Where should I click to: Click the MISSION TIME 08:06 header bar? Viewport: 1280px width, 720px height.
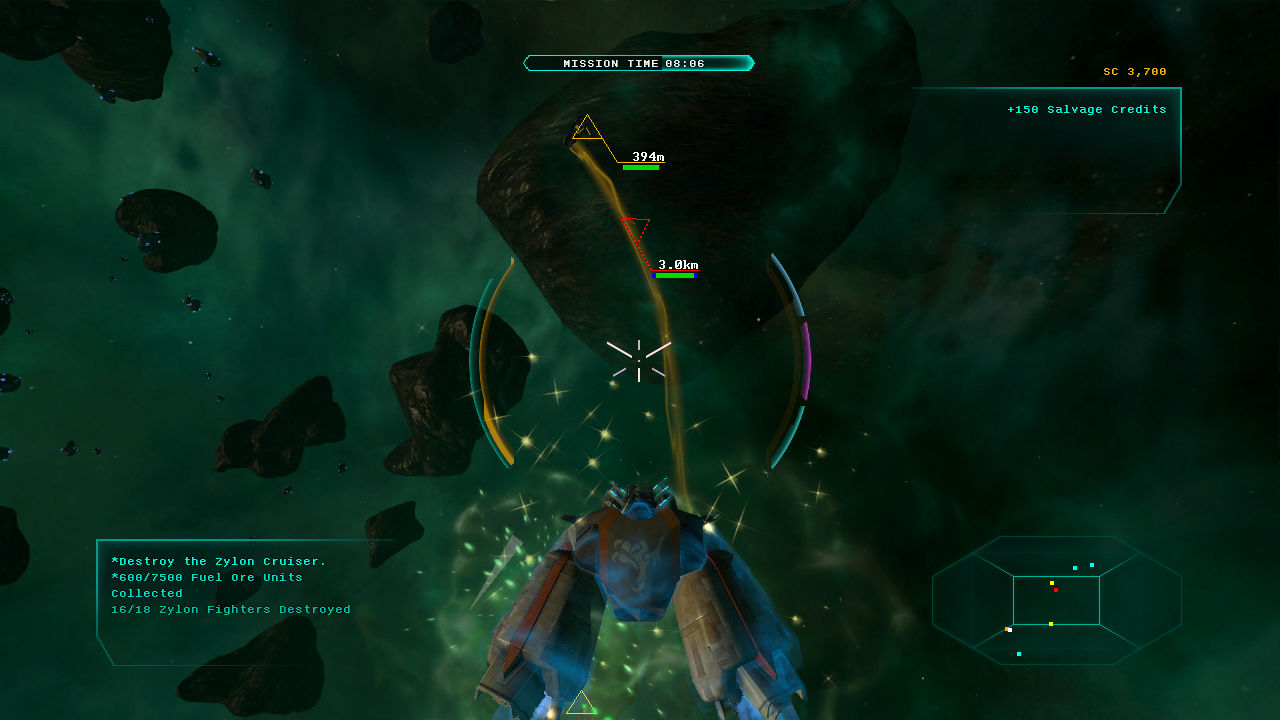click(x=639, y=62)
